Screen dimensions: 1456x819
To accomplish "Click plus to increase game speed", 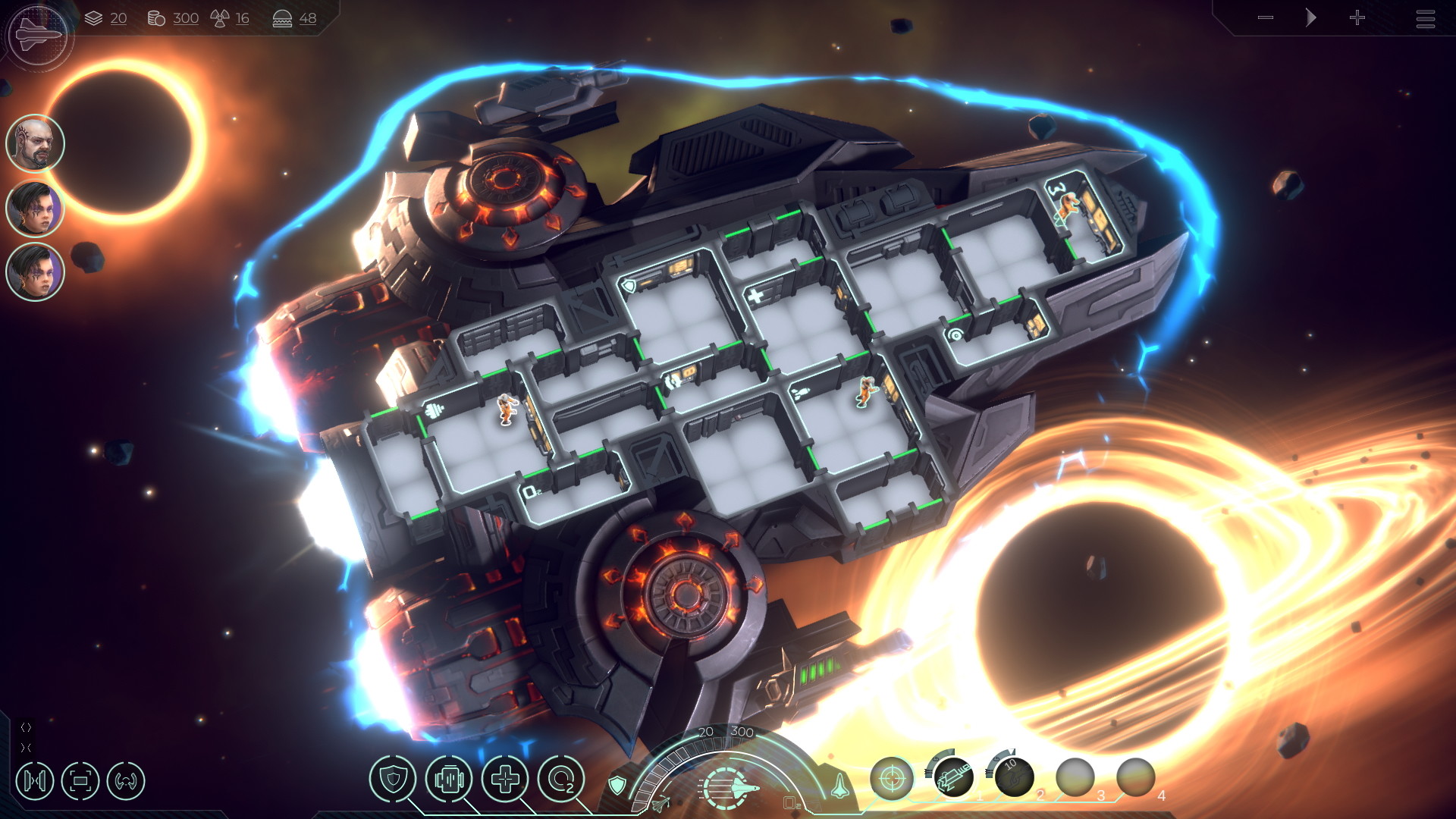I will [1358, 18].
